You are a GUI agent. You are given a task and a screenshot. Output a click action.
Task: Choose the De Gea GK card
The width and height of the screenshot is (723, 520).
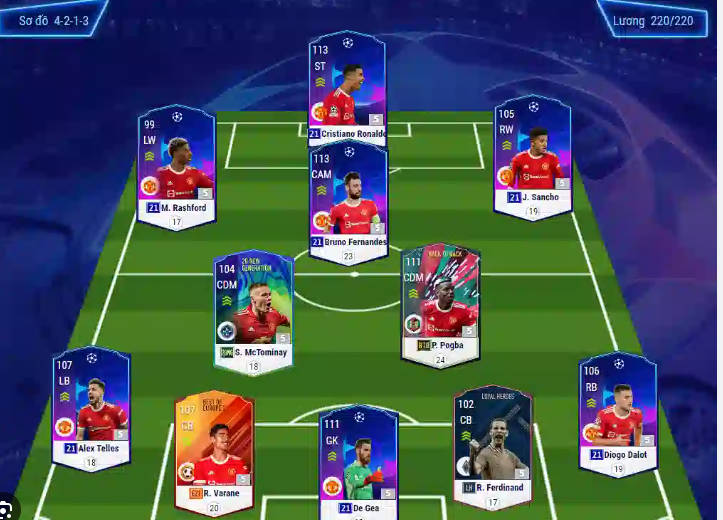(358, 461)
